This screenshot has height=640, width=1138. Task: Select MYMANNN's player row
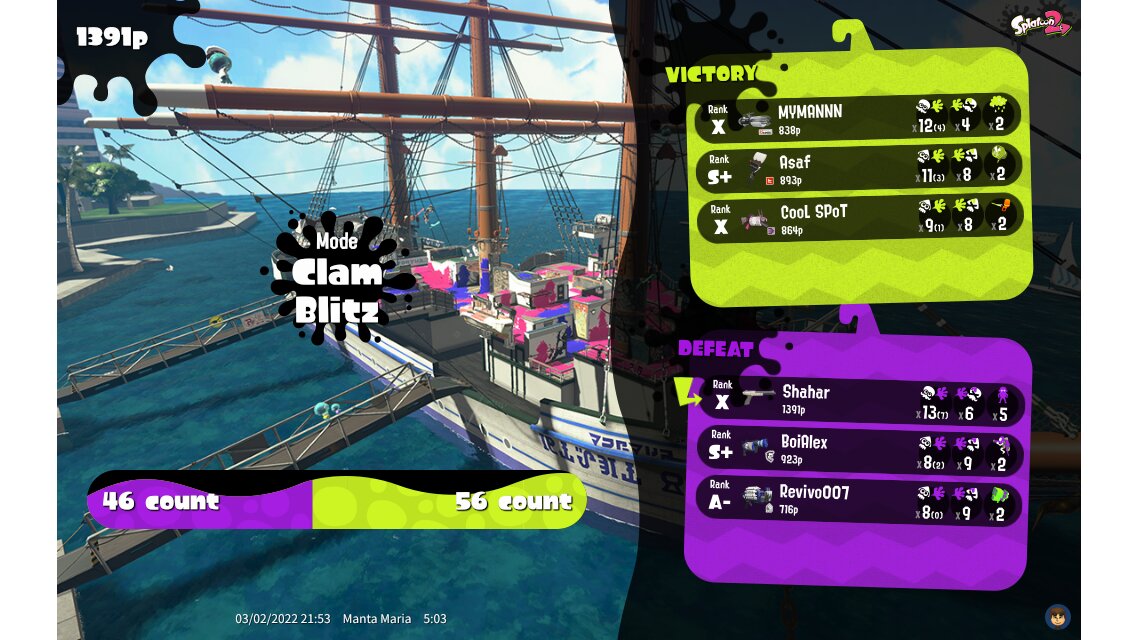click(858, 117)
